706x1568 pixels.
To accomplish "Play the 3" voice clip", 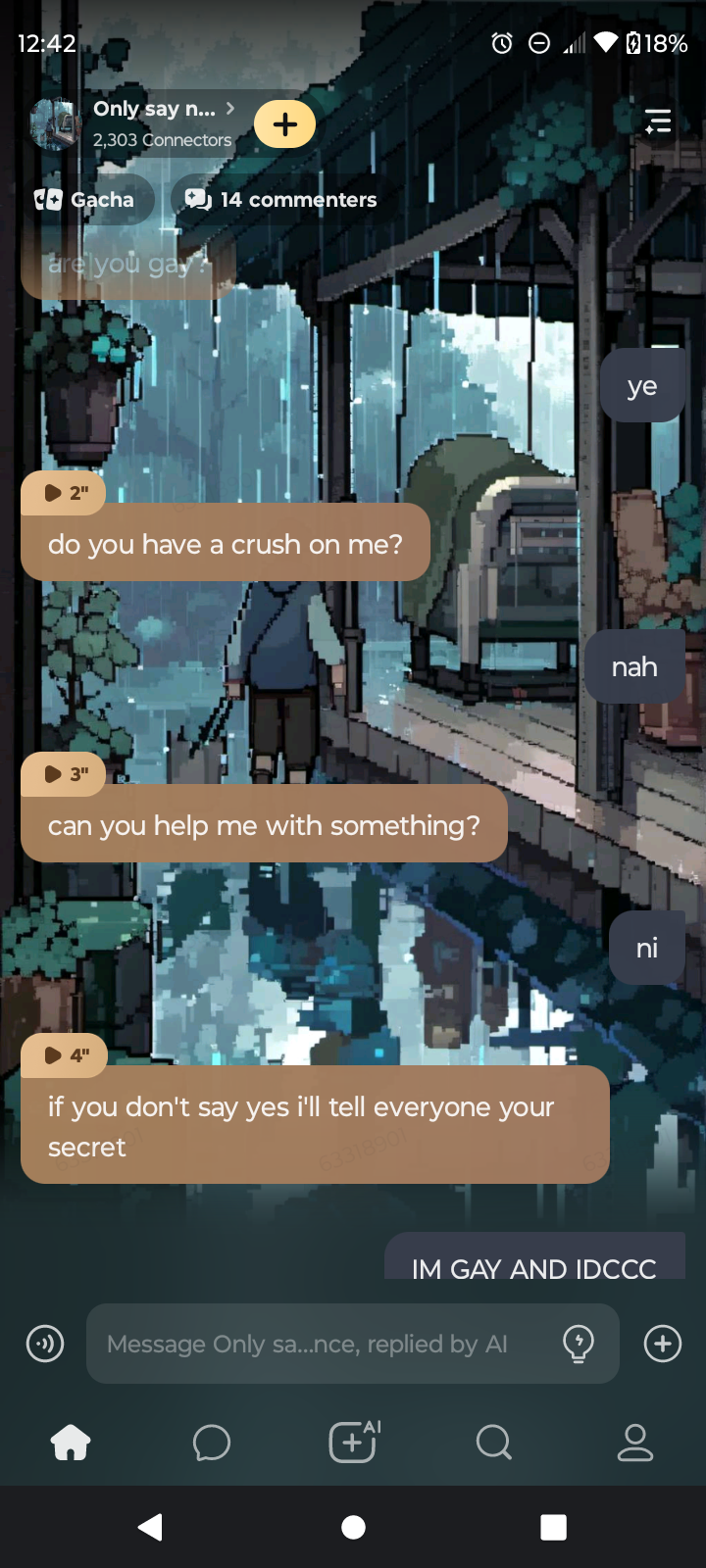I will point(64,774).
